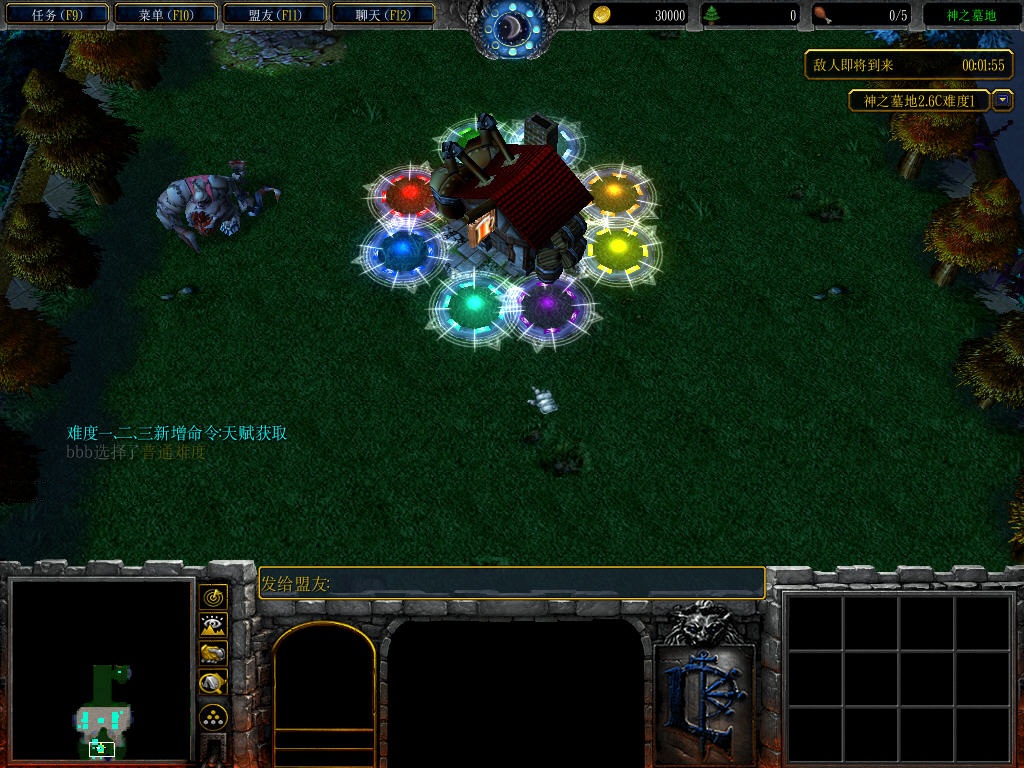Toggle creep camp display magnifier button
The image size is (1024, 768).
213,684
